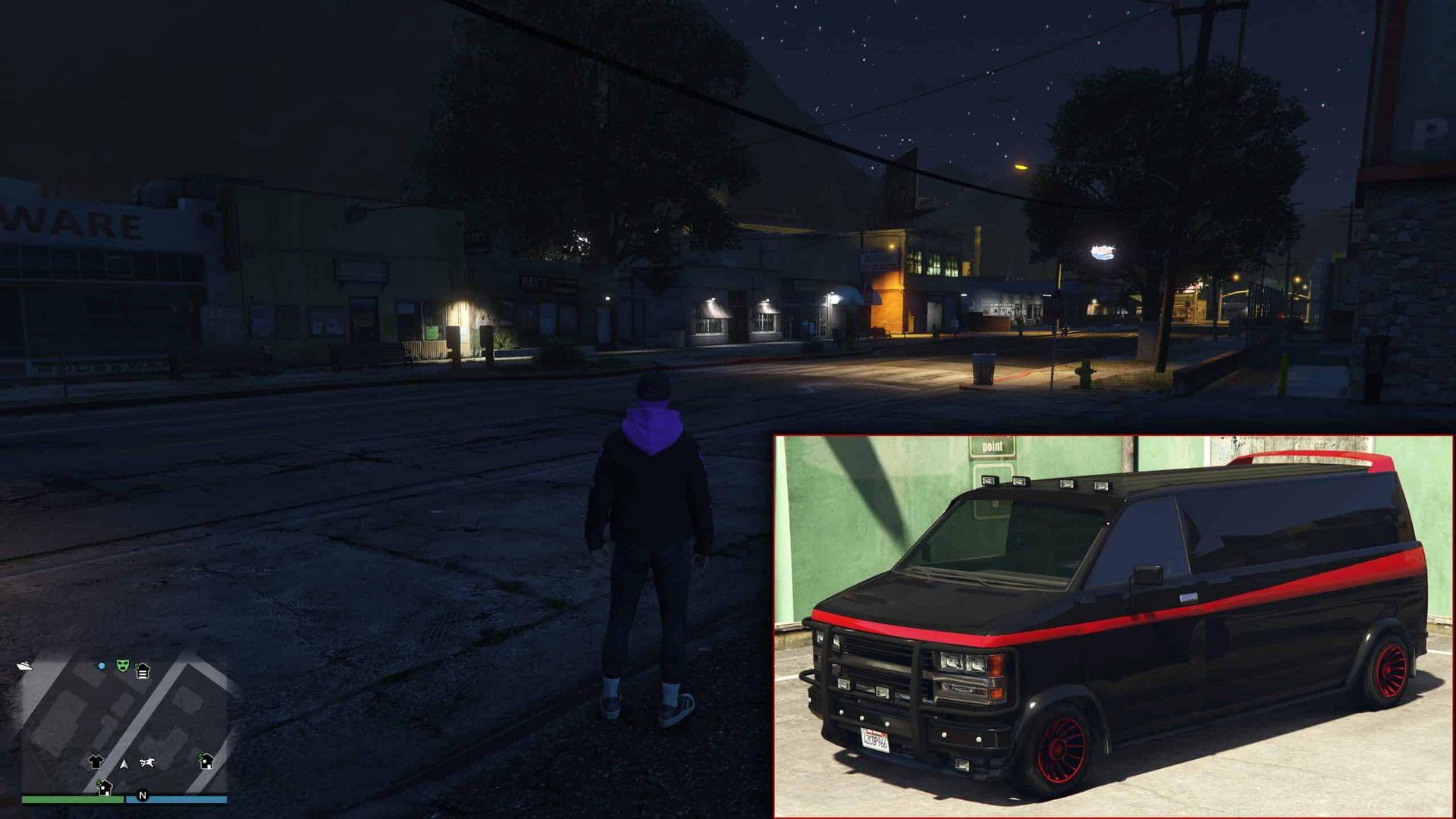
Task: Select the yacht icon in minimap corner
Action: [x=24, y=667]
